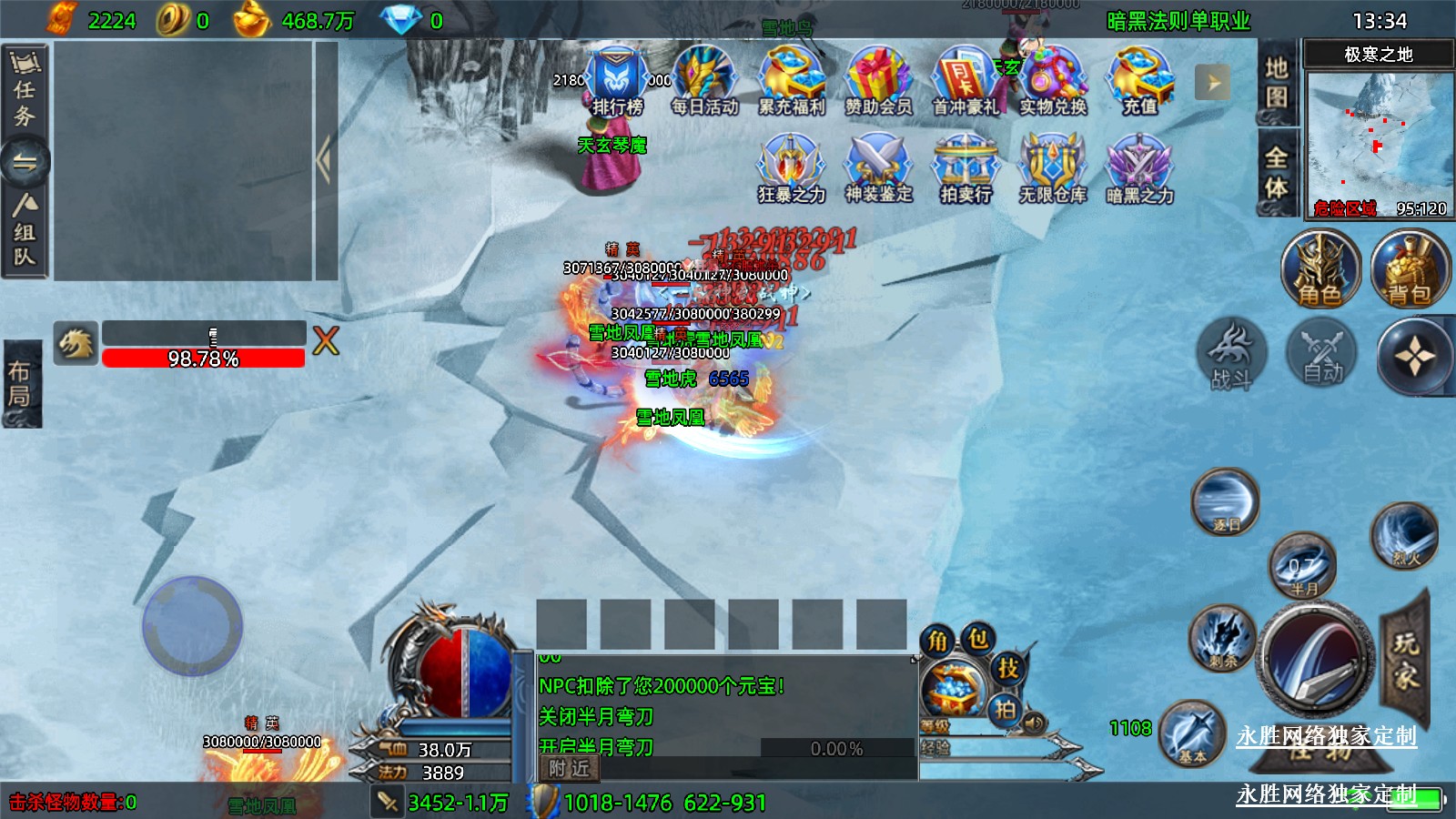Viewport: 1456px width, 819px height.
Task: Switch to 战斗 combat mode
Action: [x=1231, y=355]
